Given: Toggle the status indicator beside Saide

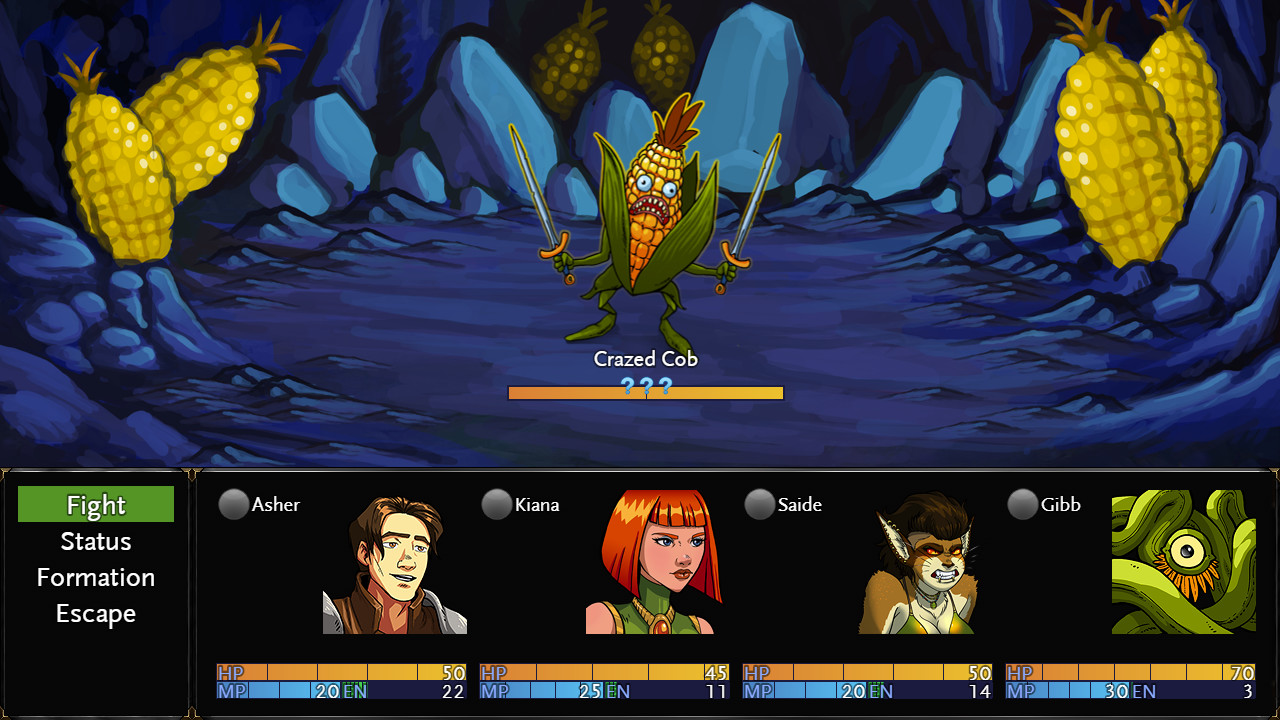Looking at the screenshot, I should point(758,505).
